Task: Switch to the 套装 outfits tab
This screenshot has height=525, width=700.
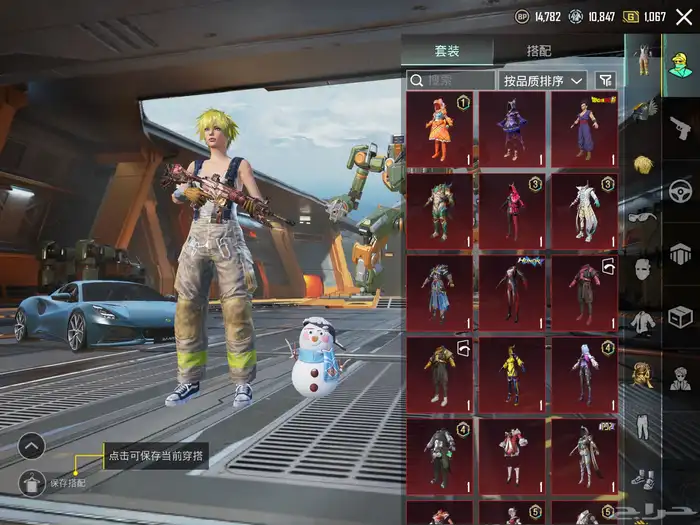Action: [x=447, y=51]
